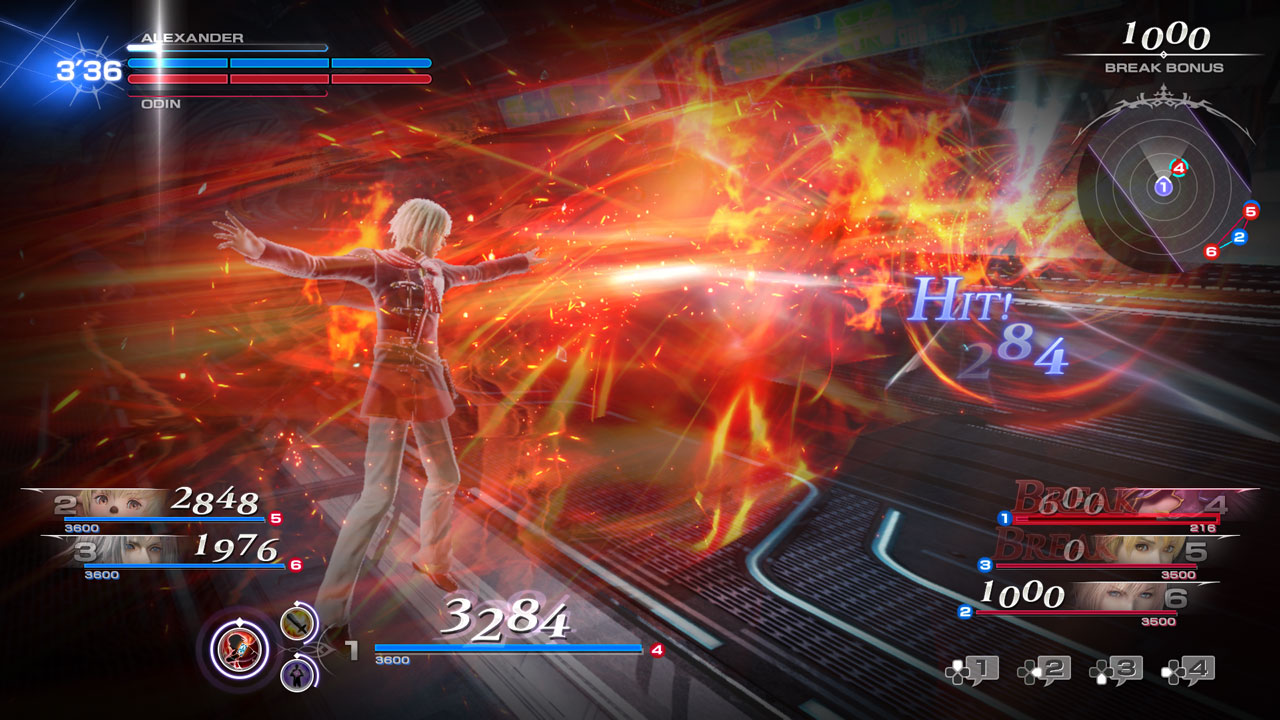Send quick chat message 1
The height and width of the screenshot is (720, 1280).
[x=972, y=670]
